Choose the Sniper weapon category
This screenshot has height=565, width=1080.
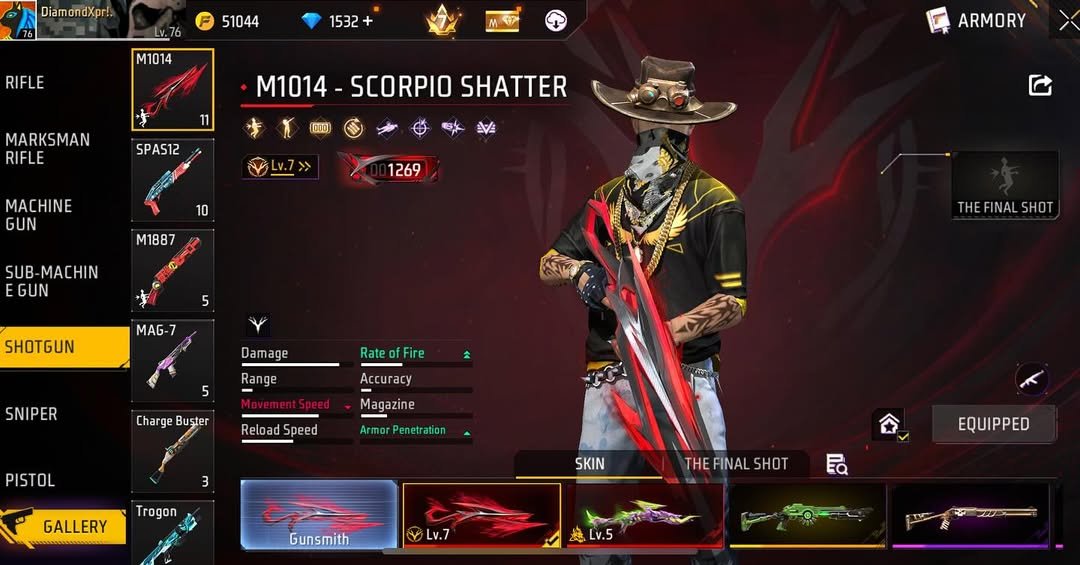click(31, 414)
